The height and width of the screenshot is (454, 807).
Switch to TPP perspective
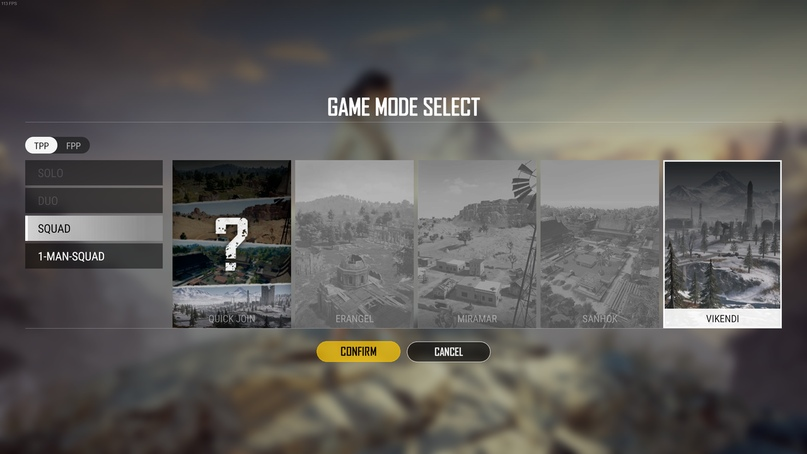(42, 146)
